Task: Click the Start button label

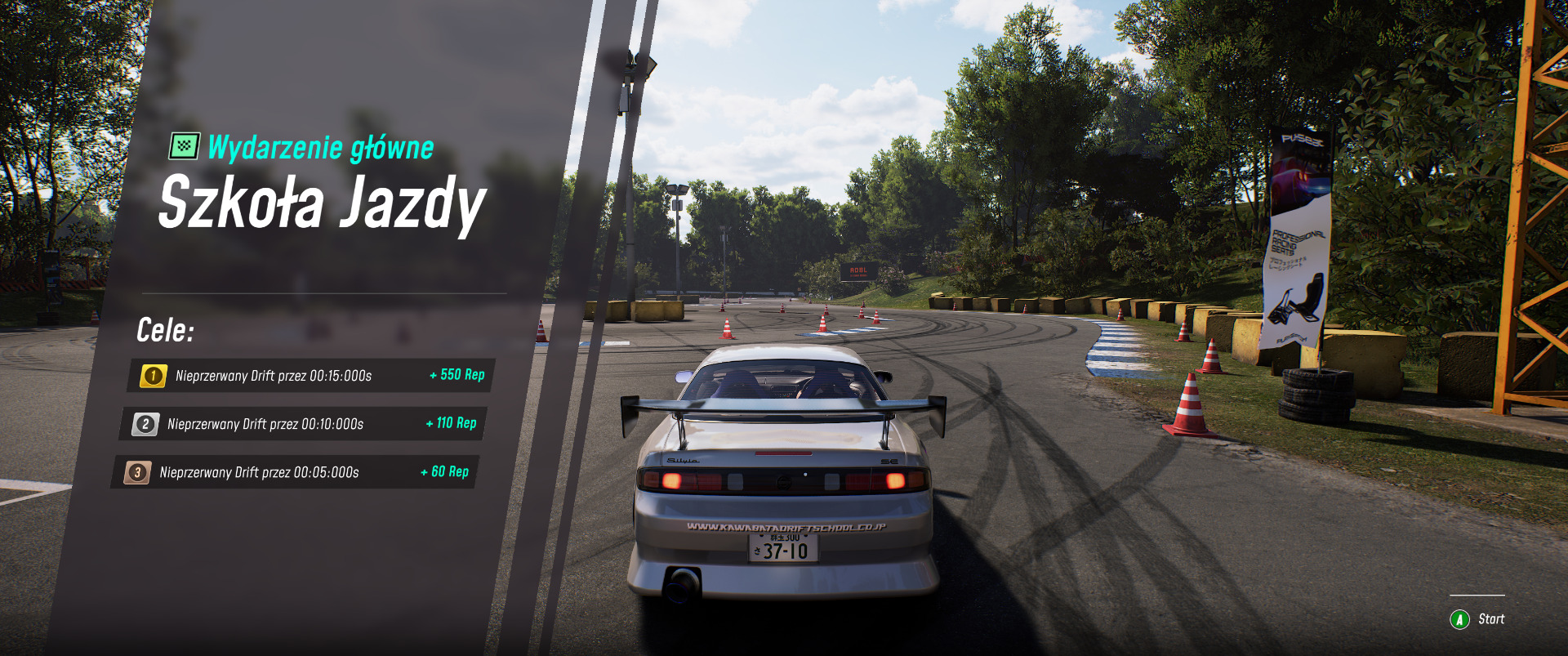Action: [x=1490, y=619]
